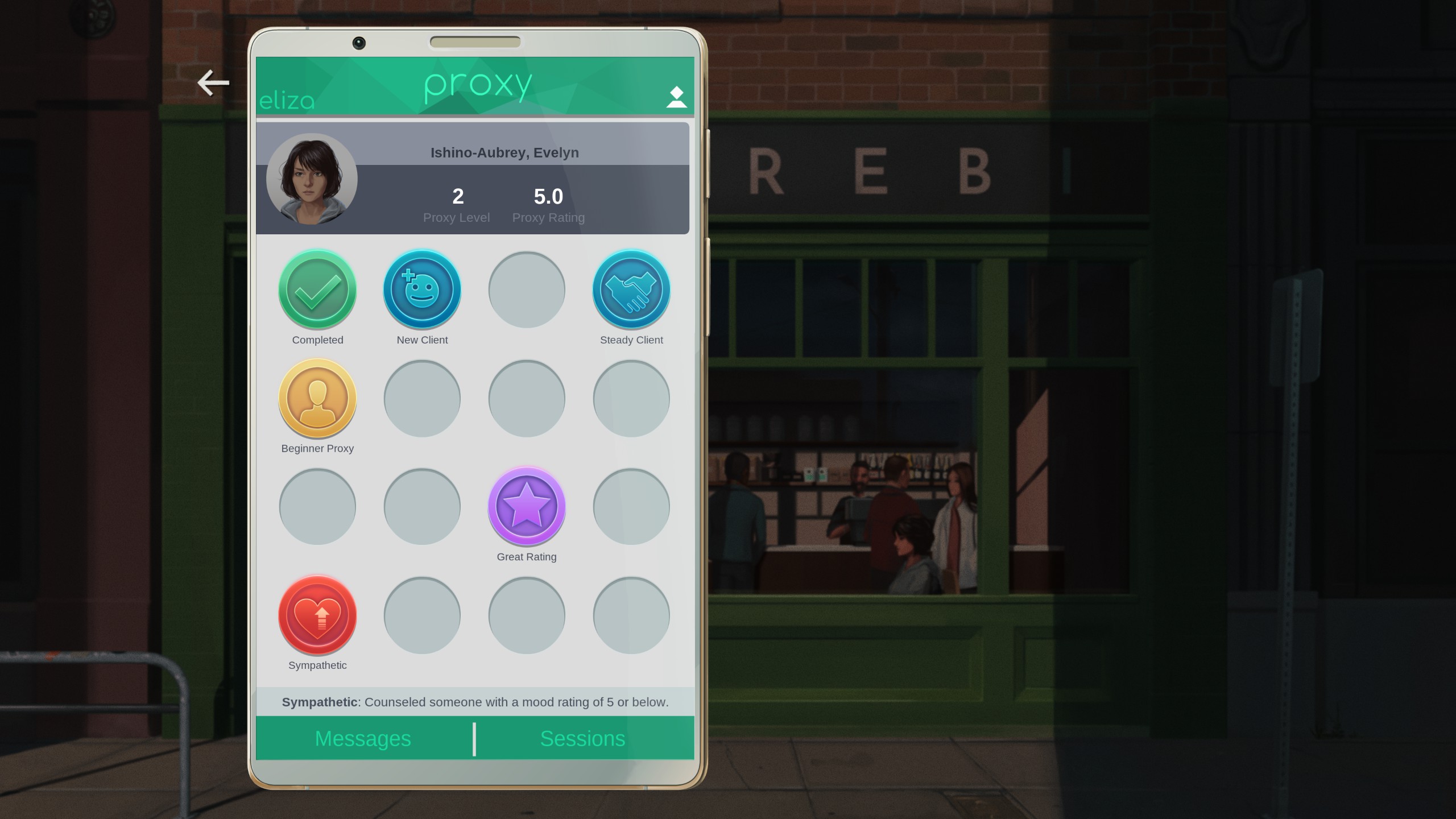Select the New Client achievement icon
The width and height of the screenshot is (1456, 819).
pos(422,289)
